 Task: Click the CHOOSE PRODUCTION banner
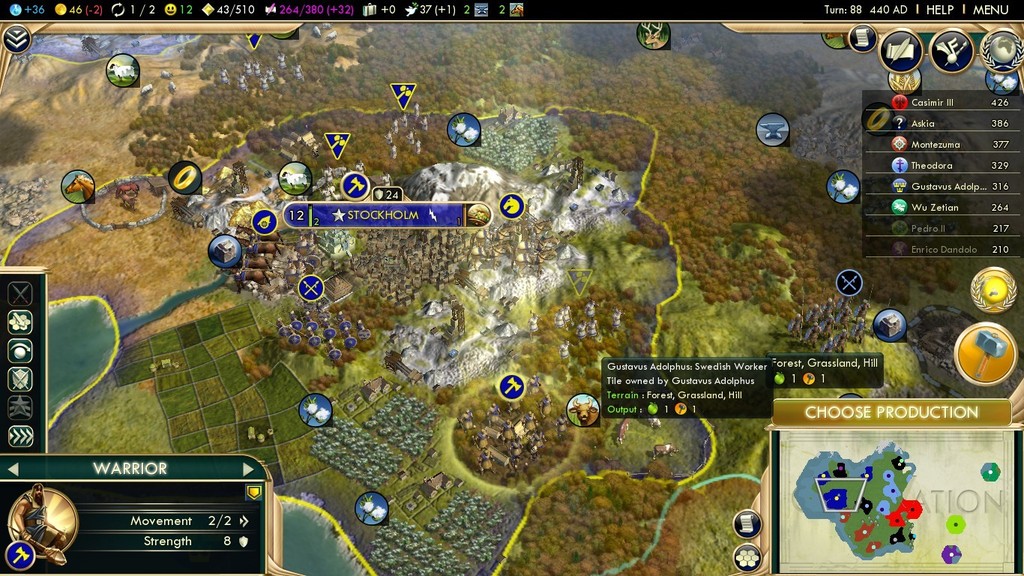[891, 412]
